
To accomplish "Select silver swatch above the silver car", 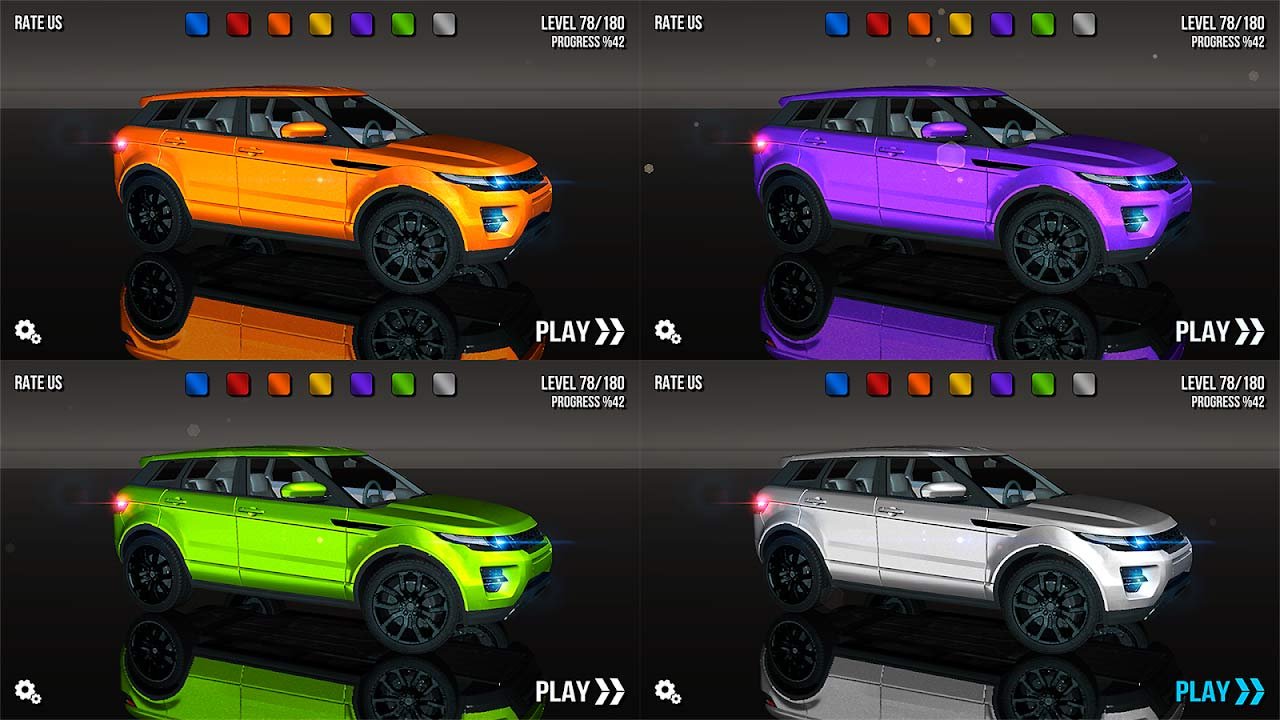I will point(1084,384).
